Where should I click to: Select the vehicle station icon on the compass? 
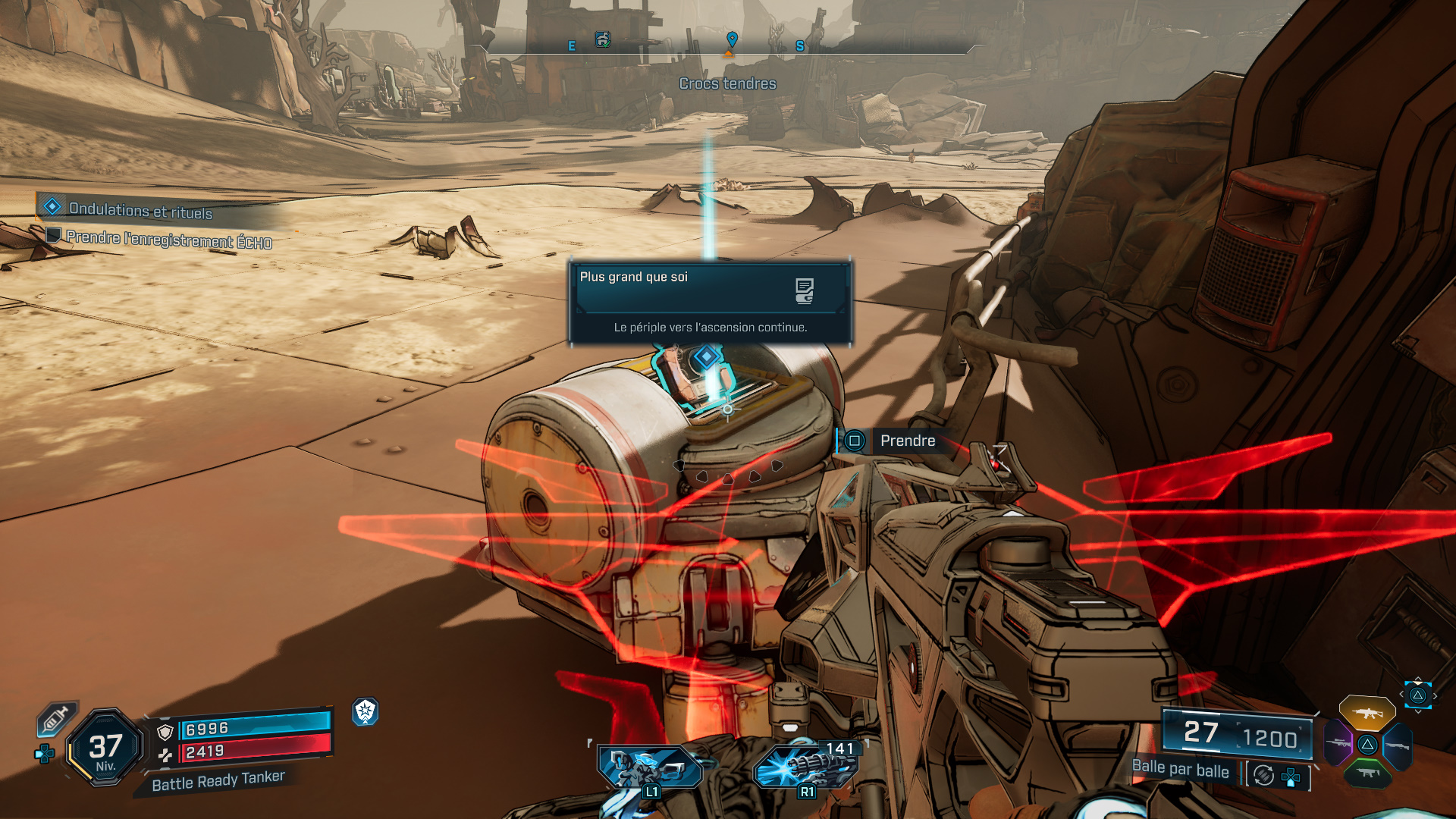tap(603, 39)
